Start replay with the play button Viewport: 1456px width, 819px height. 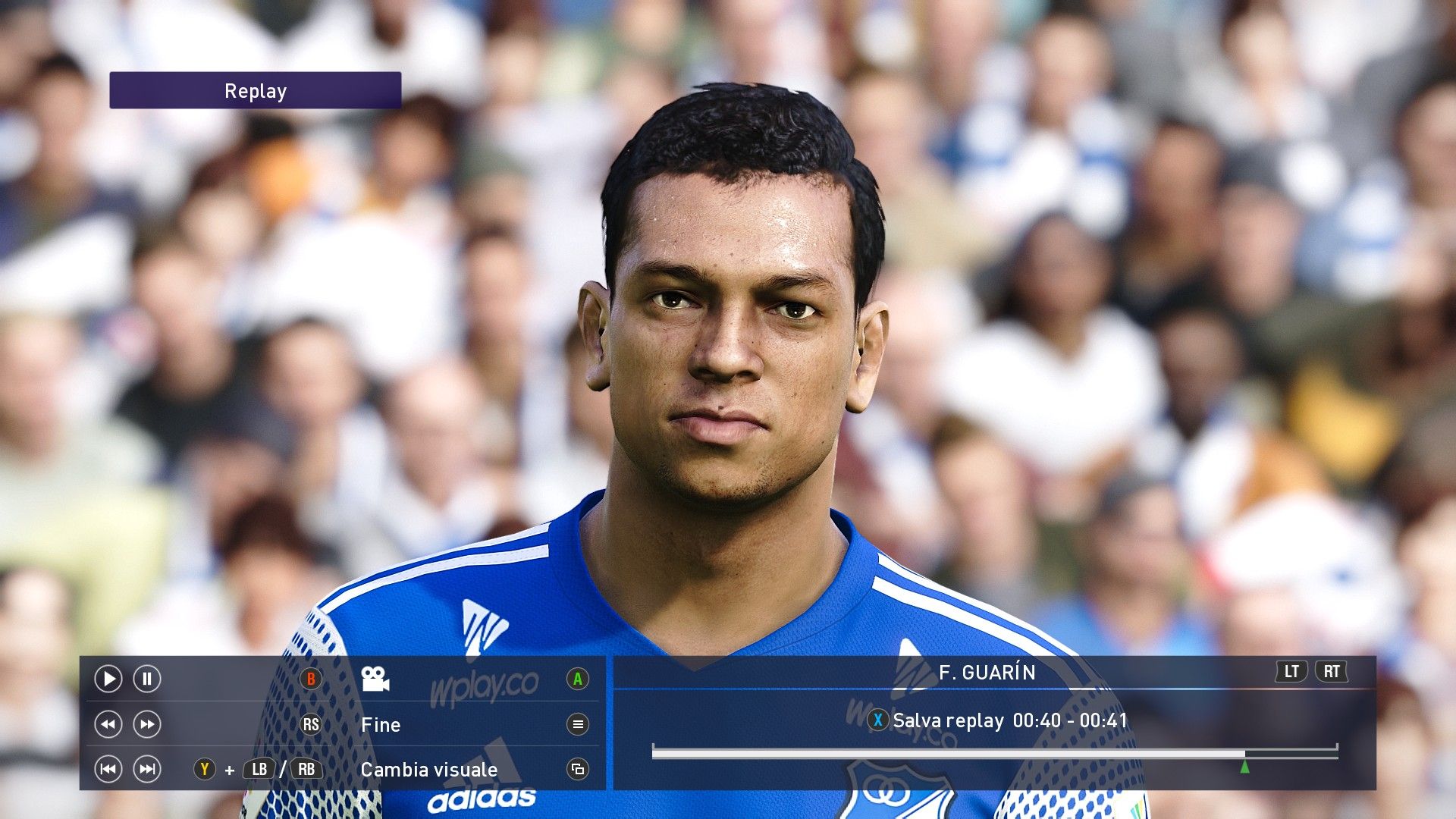(x=108, y=679)
